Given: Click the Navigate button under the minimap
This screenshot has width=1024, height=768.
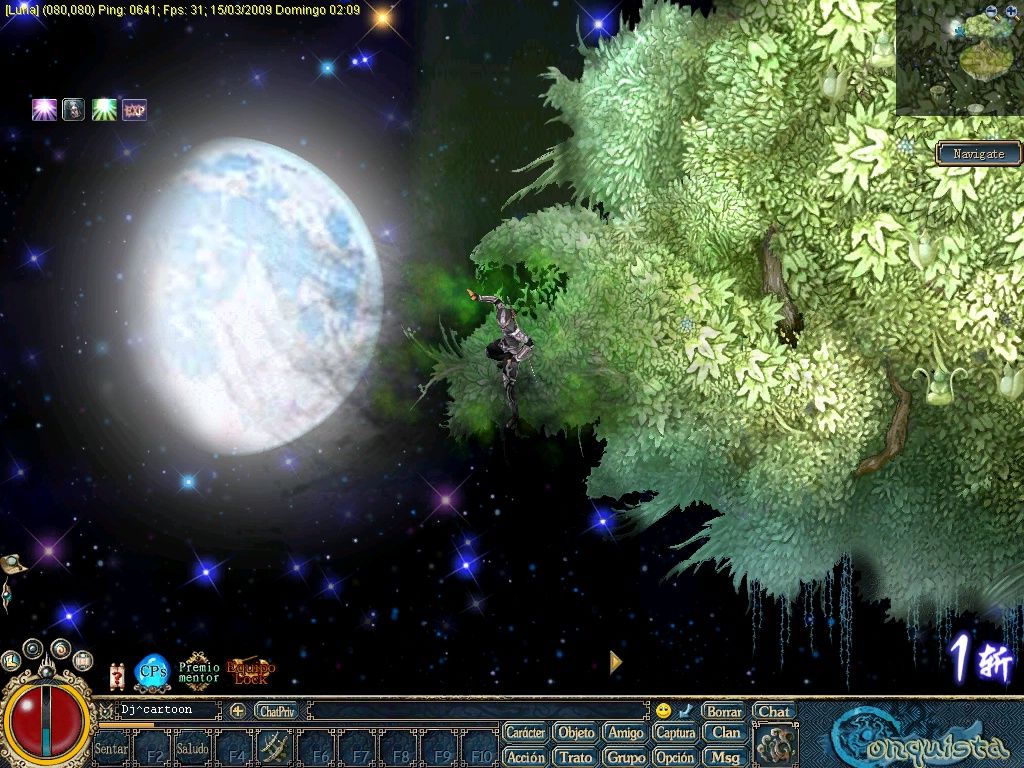Looking at the screenshot, I should click(978, 154).
